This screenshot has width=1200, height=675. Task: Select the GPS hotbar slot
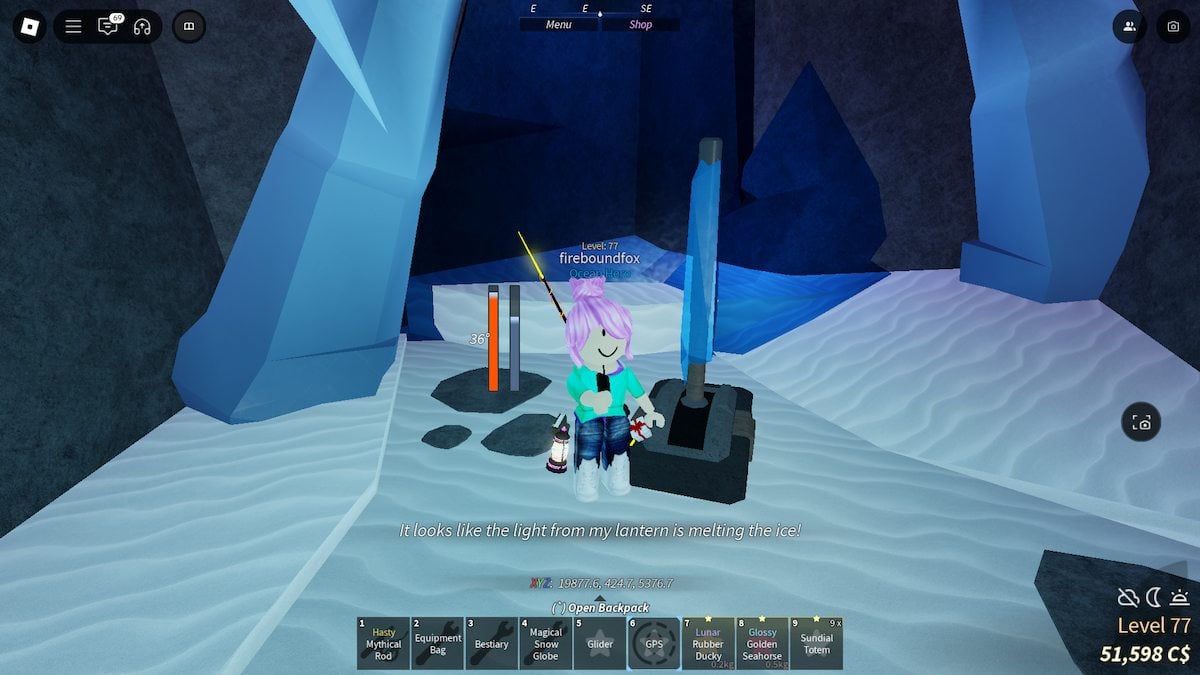click(654, 643)
